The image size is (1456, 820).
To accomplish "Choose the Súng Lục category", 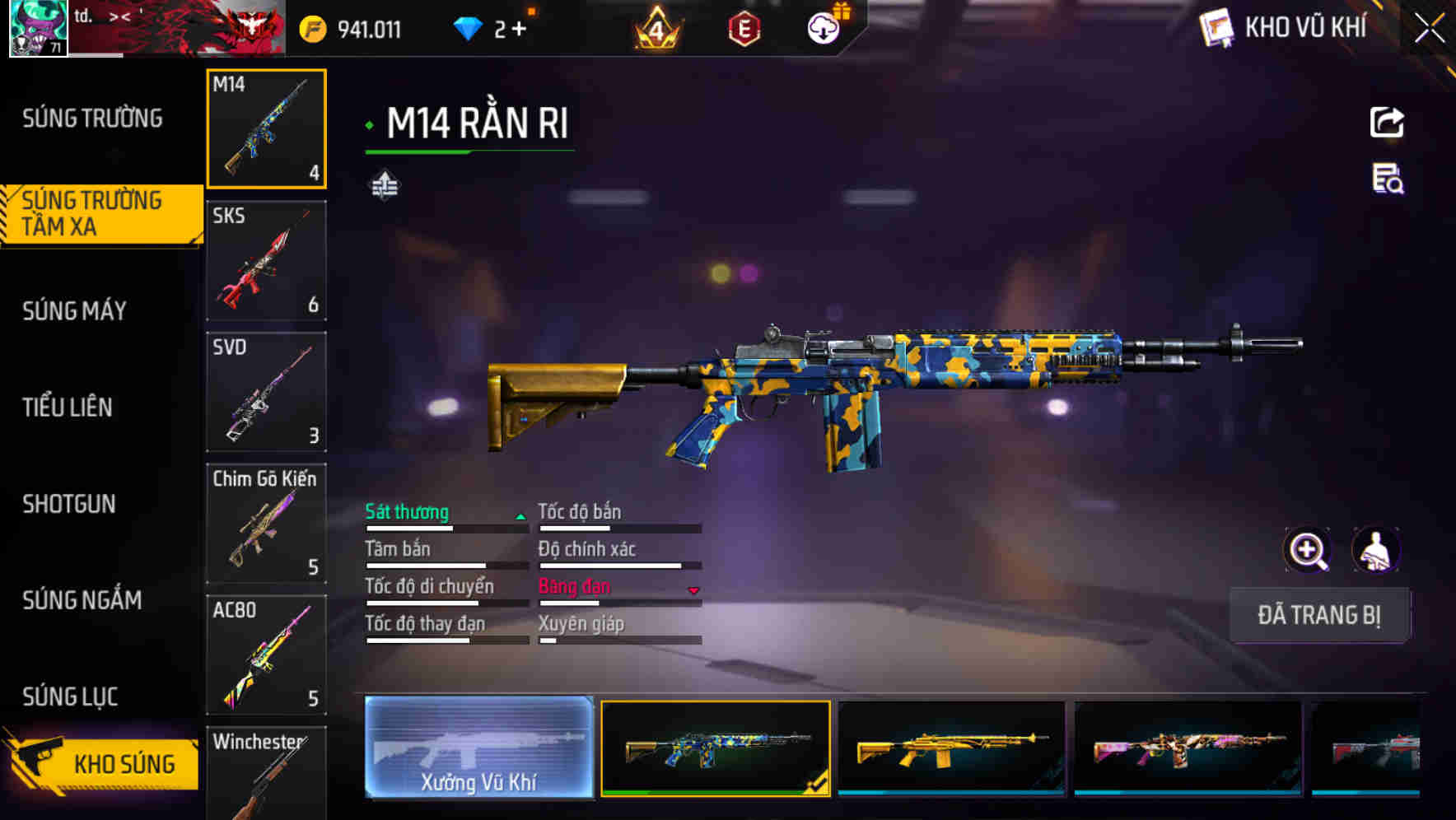I will pyautogui.click(x=70, y=697).
